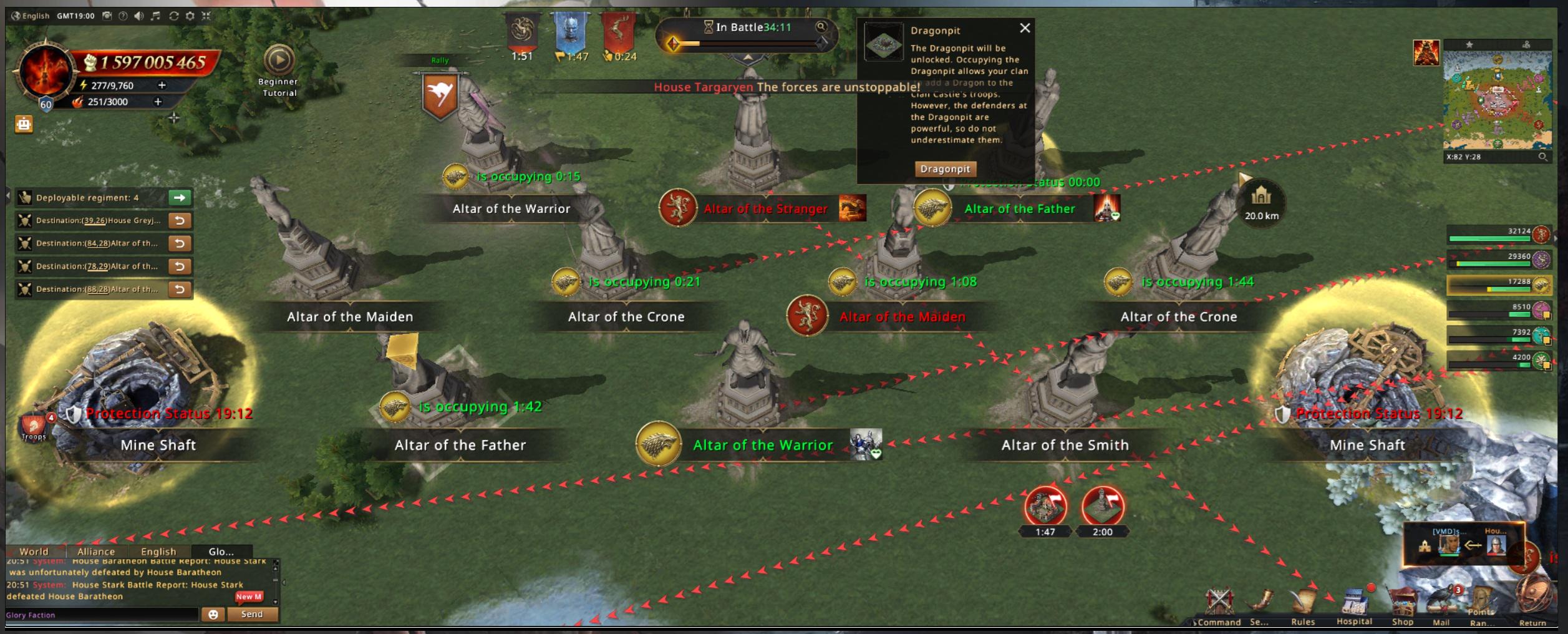Screen dimensions: 1568x634
Task: Open the Rules scroll
Action: (x=1303, y=604)
